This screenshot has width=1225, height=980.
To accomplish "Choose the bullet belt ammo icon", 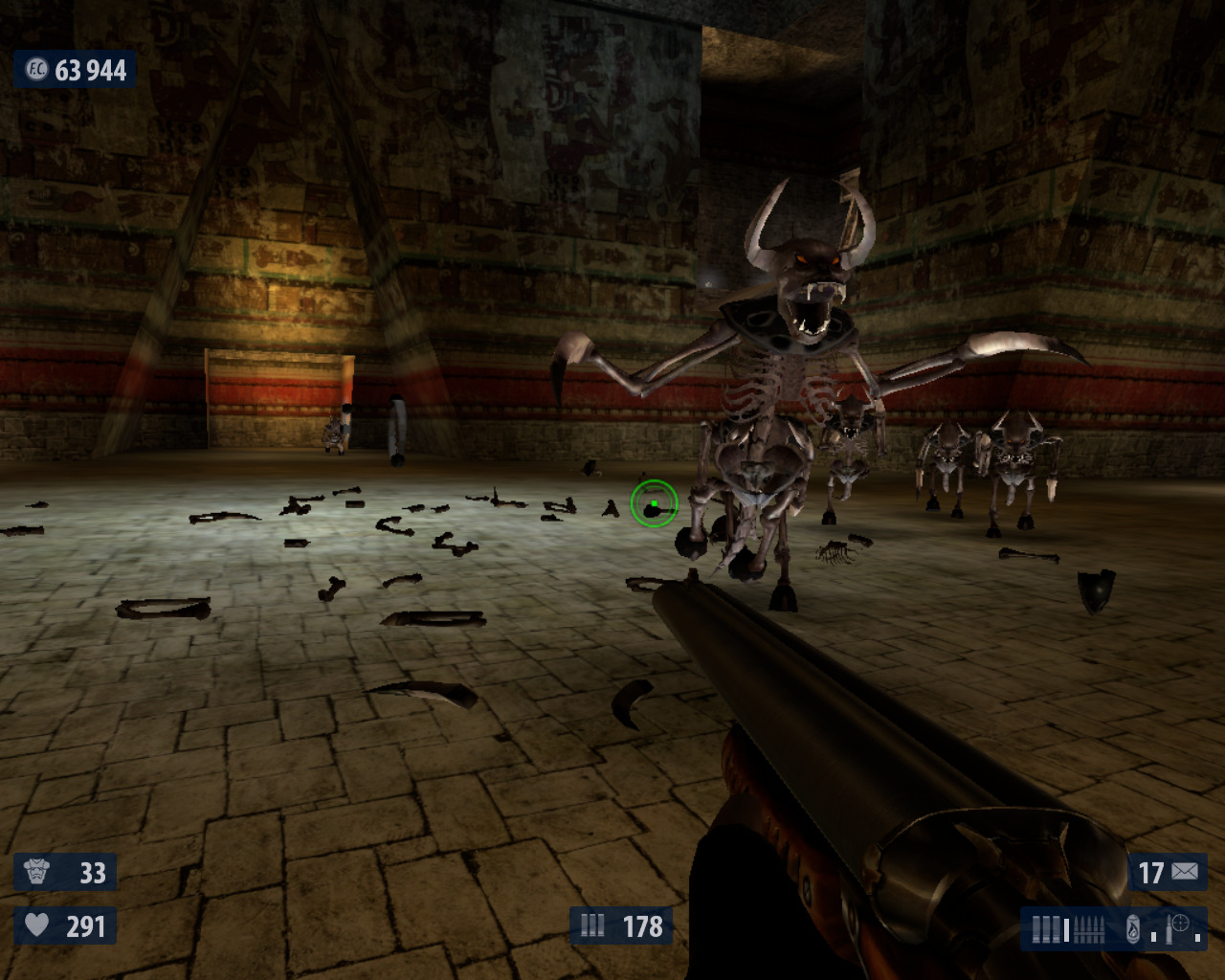I will pyautogui.click(x=1089, y=928).
